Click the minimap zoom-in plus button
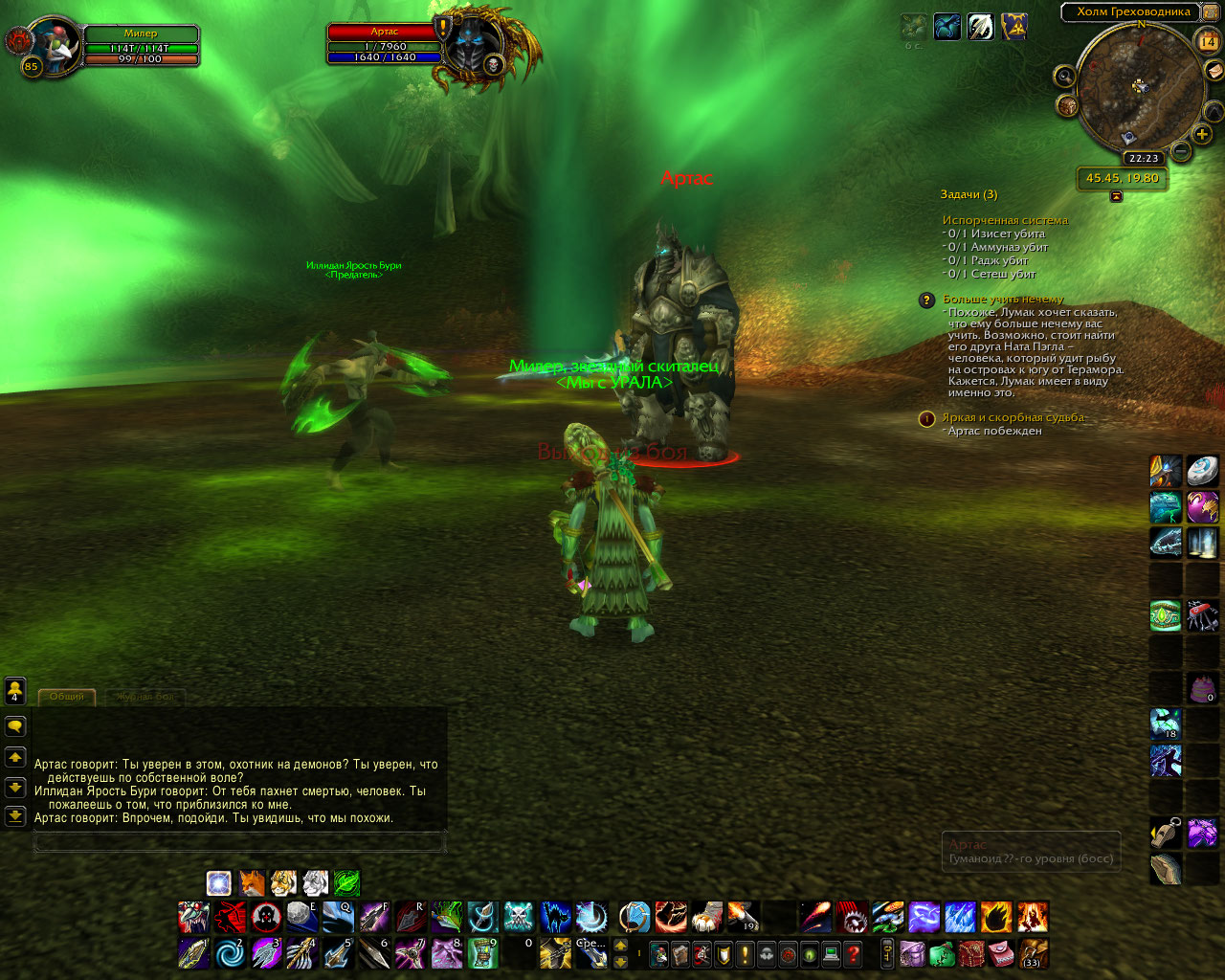The height and width of the screenshot is (980, 1225). (1203, 134)
